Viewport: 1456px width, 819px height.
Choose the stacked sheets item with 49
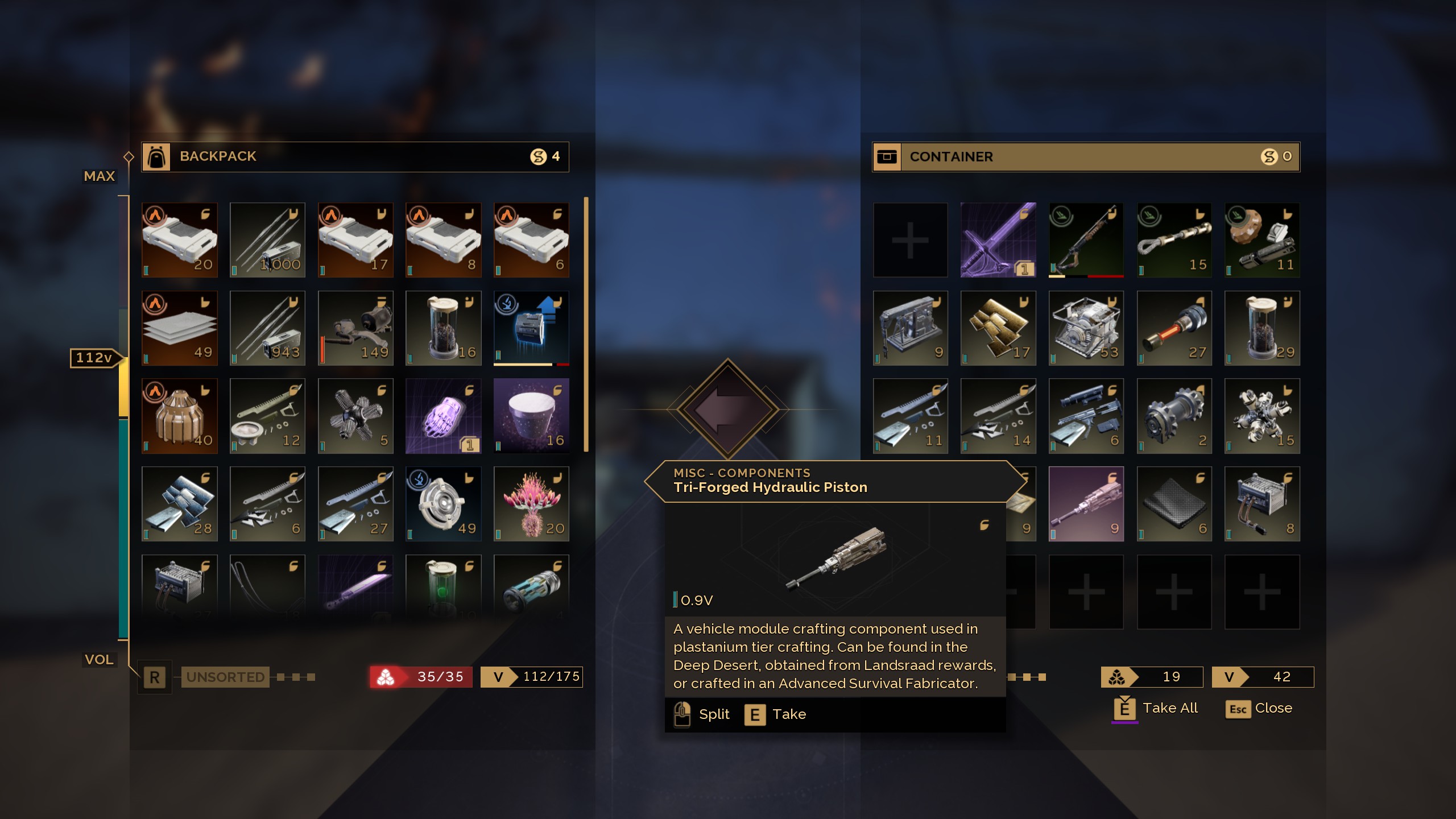[x=180, y=328]
